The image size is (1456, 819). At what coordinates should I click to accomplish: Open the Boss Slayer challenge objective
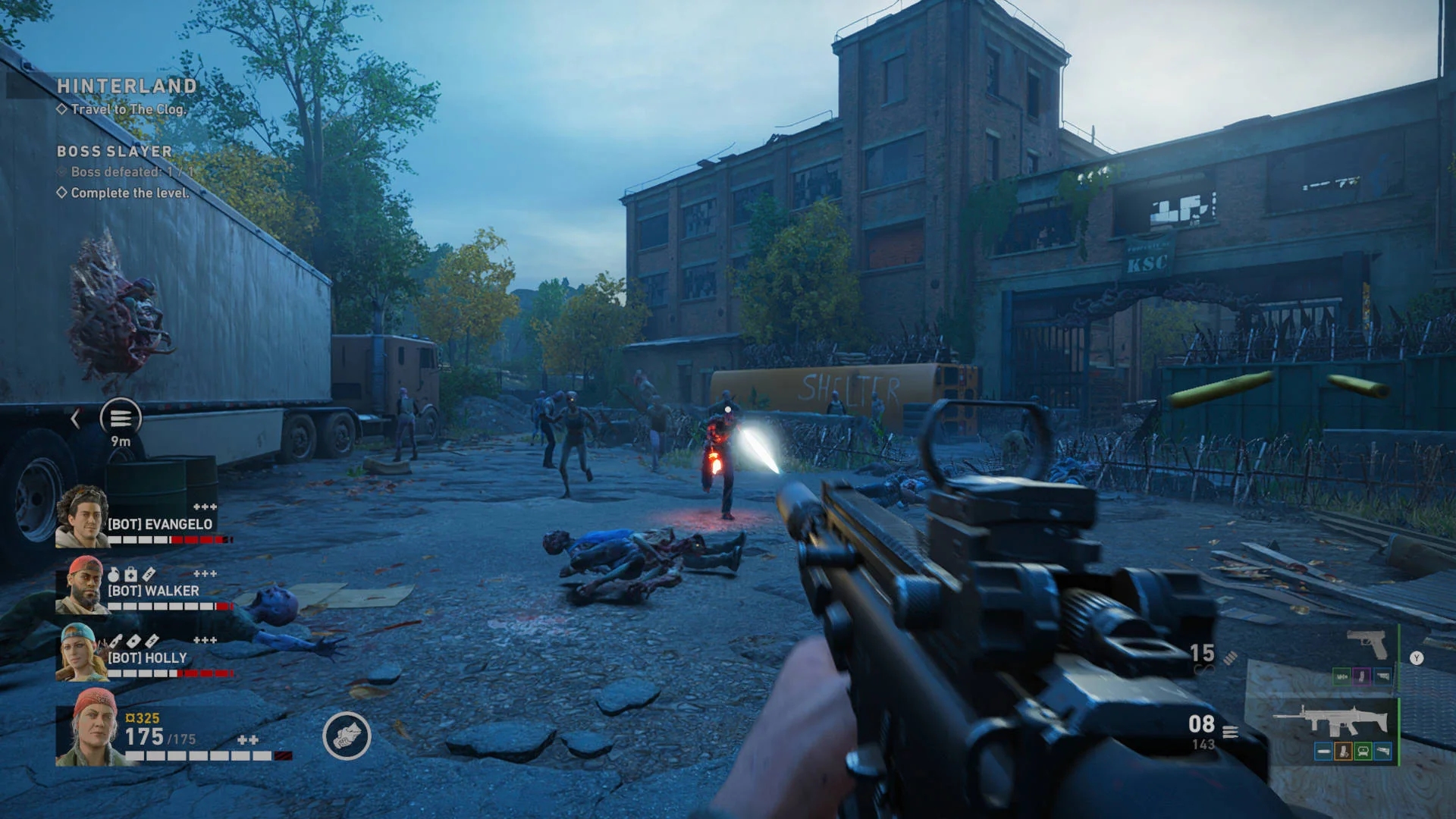pos(115,152)
